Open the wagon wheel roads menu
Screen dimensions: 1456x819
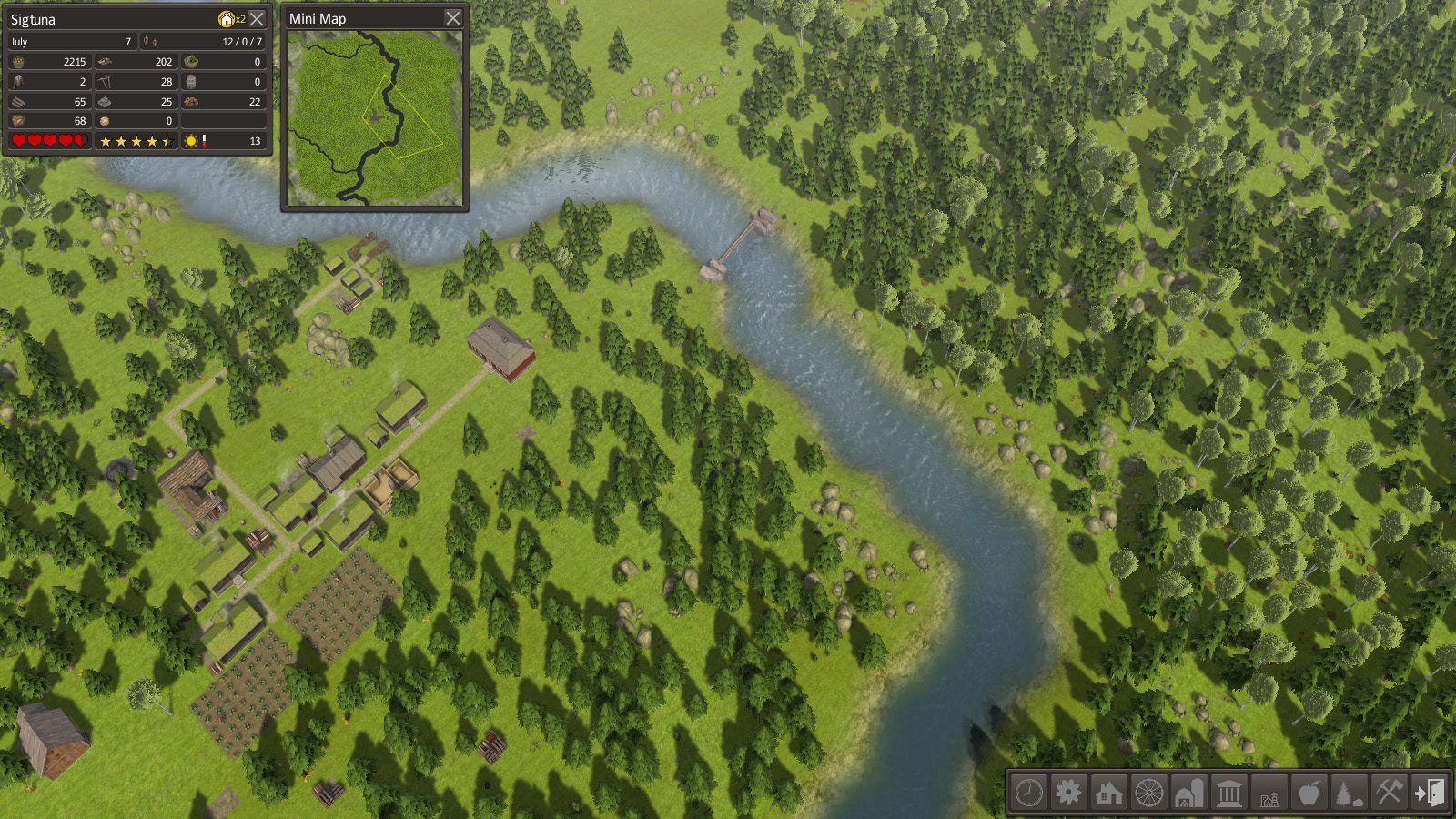(1148, 793)
